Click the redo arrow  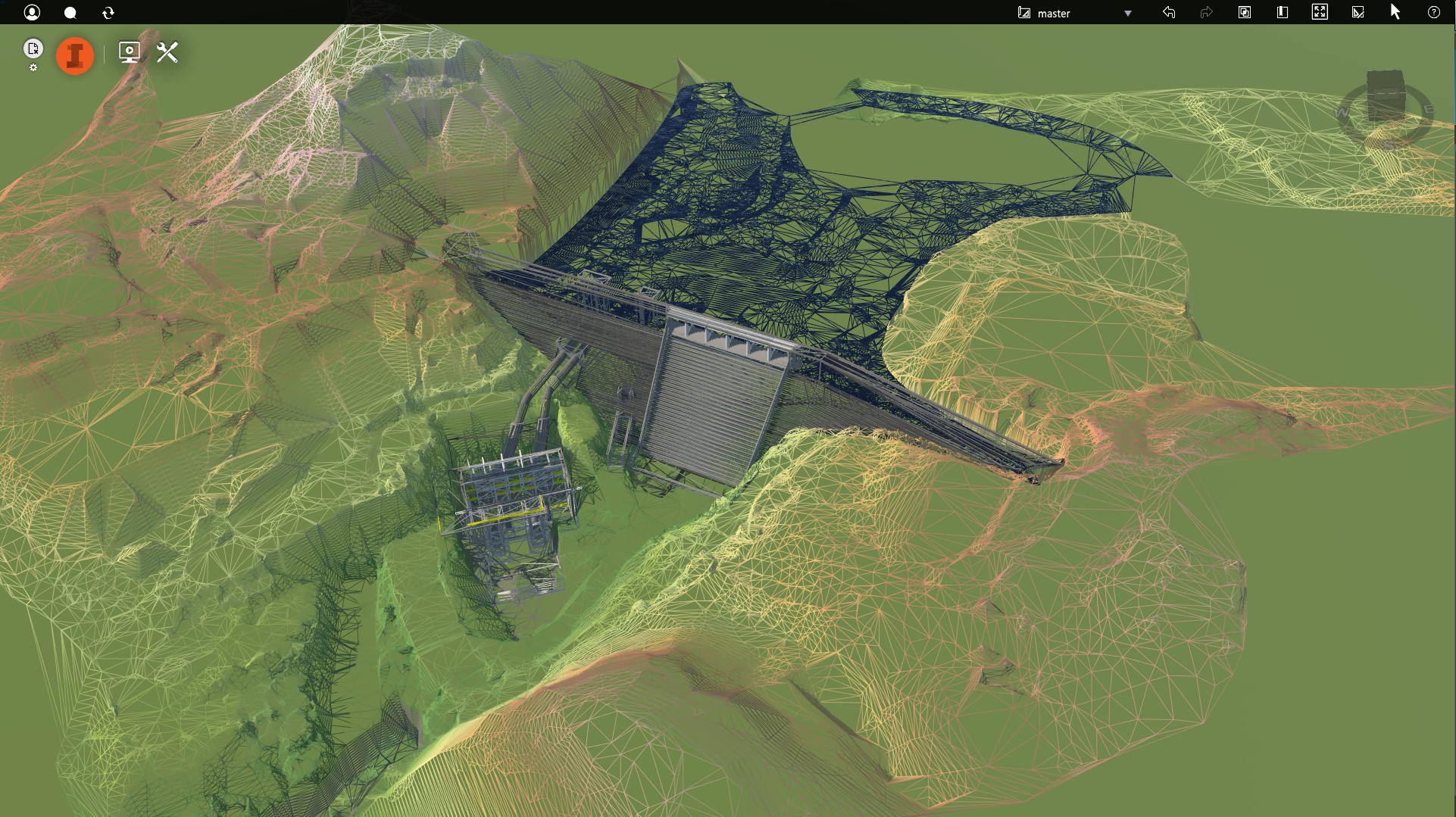click(1206, 12)
